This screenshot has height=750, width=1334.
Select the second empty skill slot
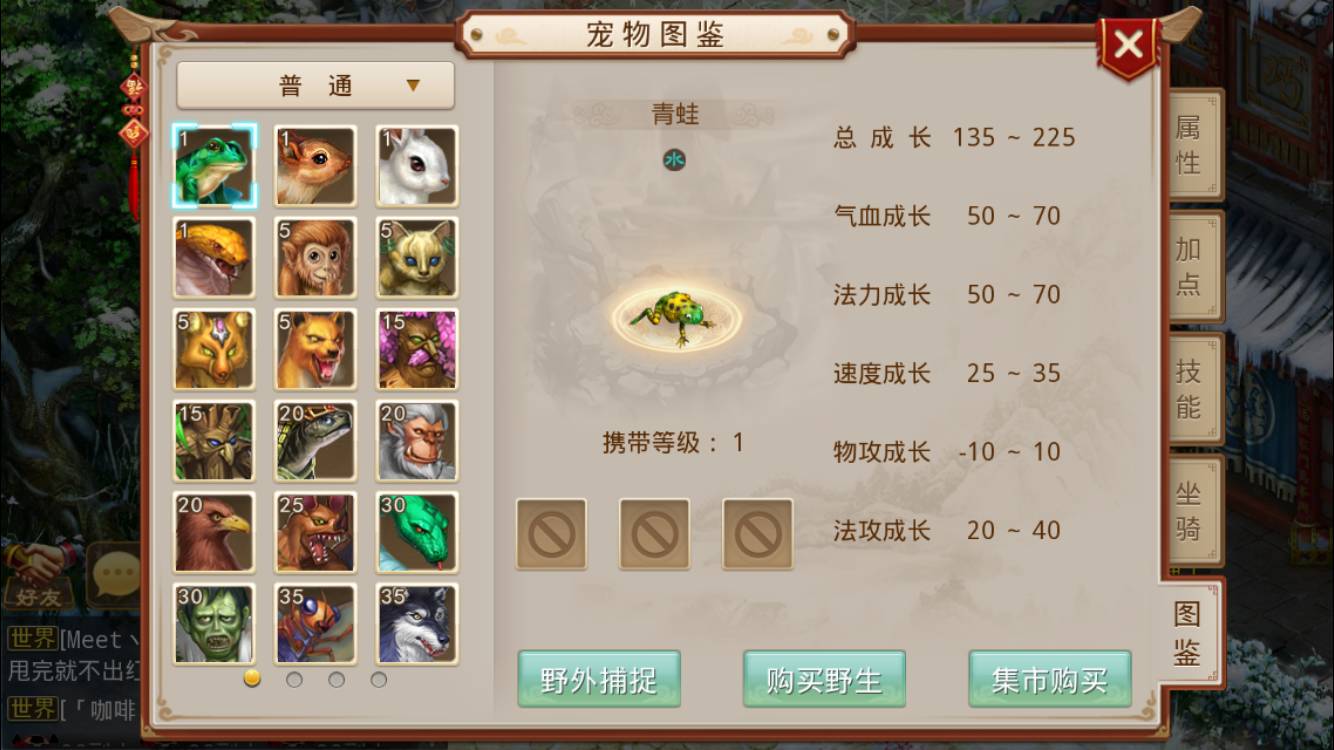click(654, 534)
